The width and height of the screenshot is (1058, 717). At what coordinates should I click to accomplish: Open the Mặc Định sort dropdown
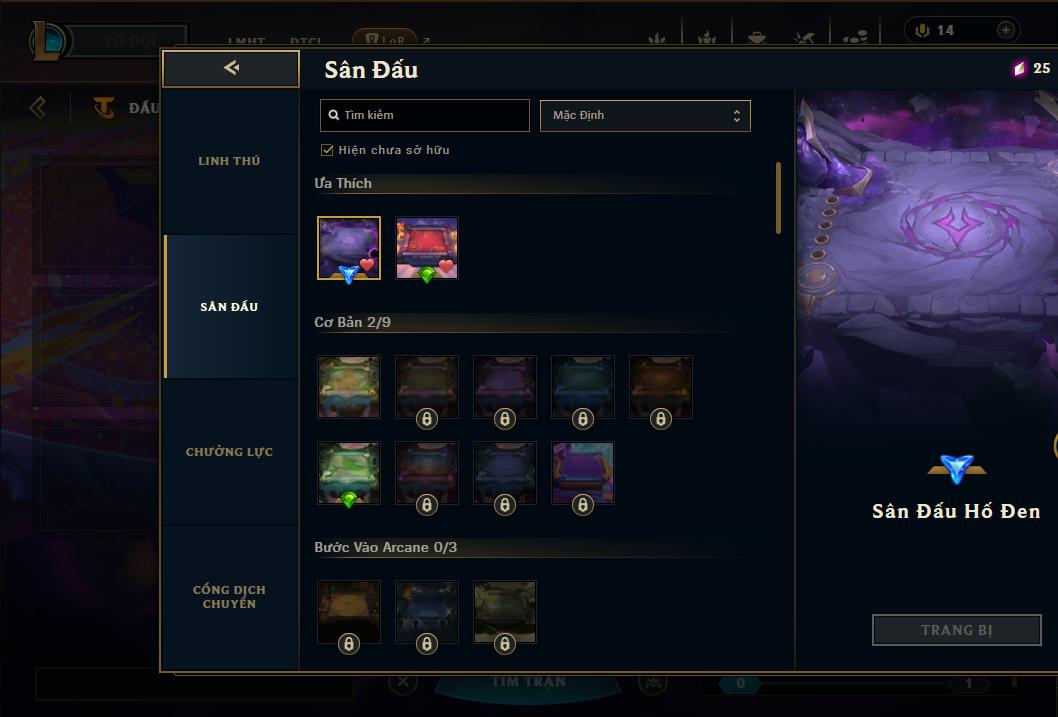click(645, 115)
